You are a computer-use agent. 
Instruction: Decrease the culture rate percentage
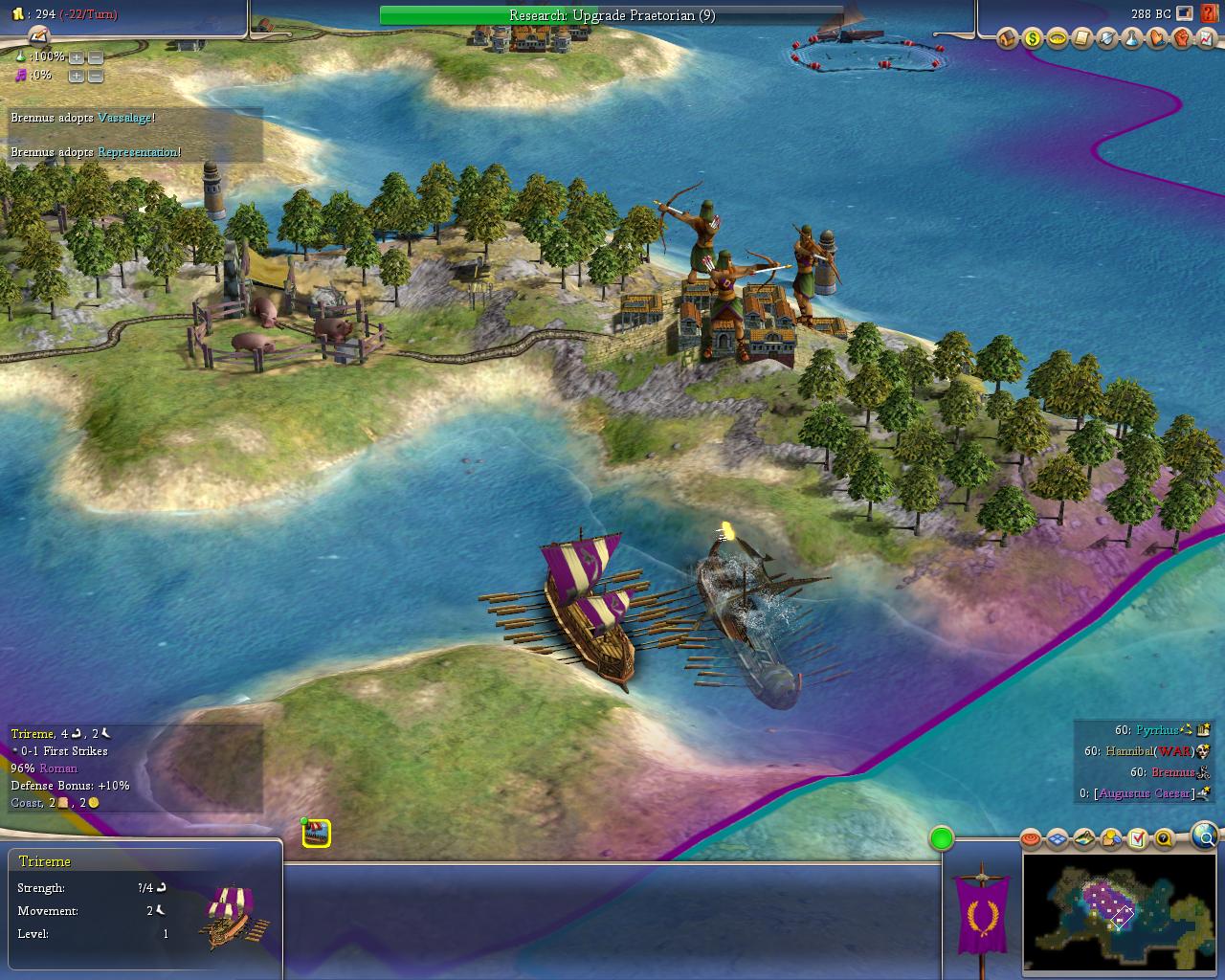95,76
